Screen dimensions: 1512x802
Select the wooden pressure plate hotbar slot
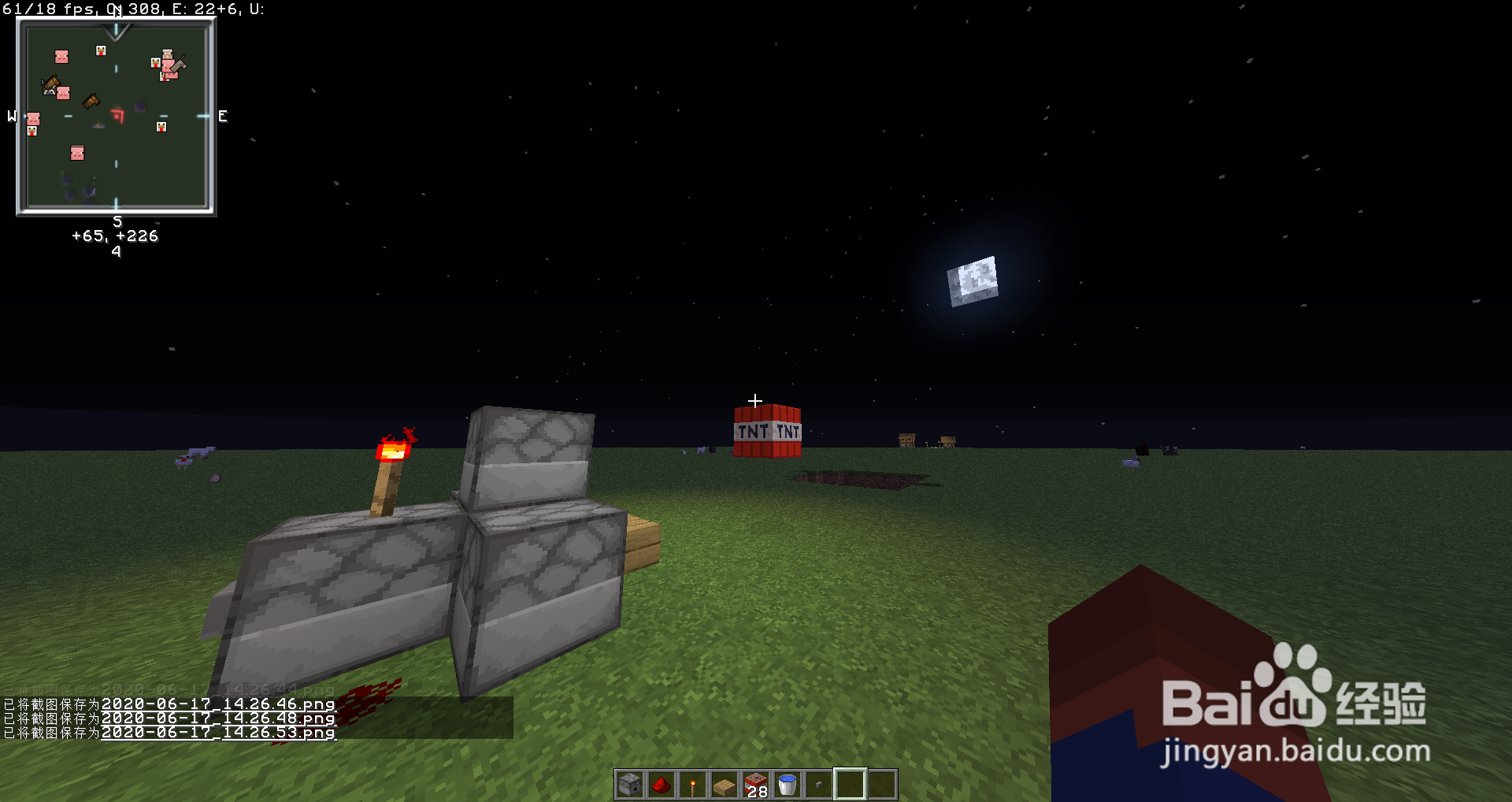[x=723, y=783]
